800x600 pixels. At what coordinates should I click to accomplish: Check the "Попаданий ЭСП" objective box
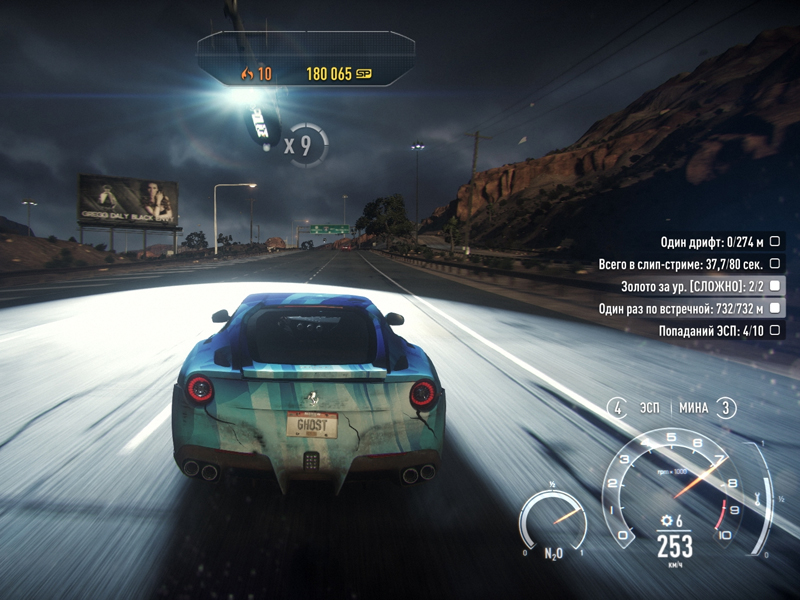(x=774, y=329)
